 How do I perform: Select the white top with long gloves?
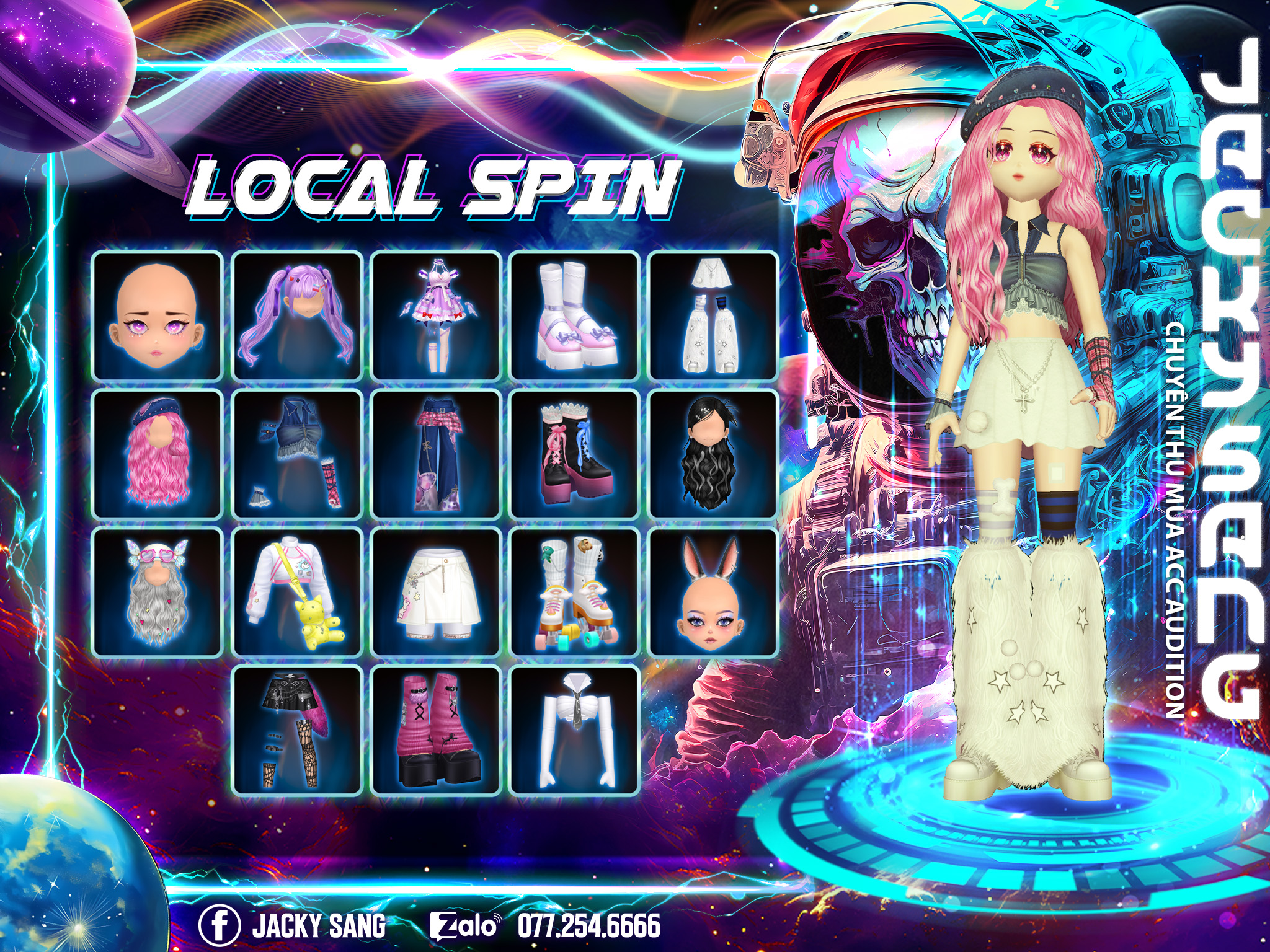[x=575, y=730]
